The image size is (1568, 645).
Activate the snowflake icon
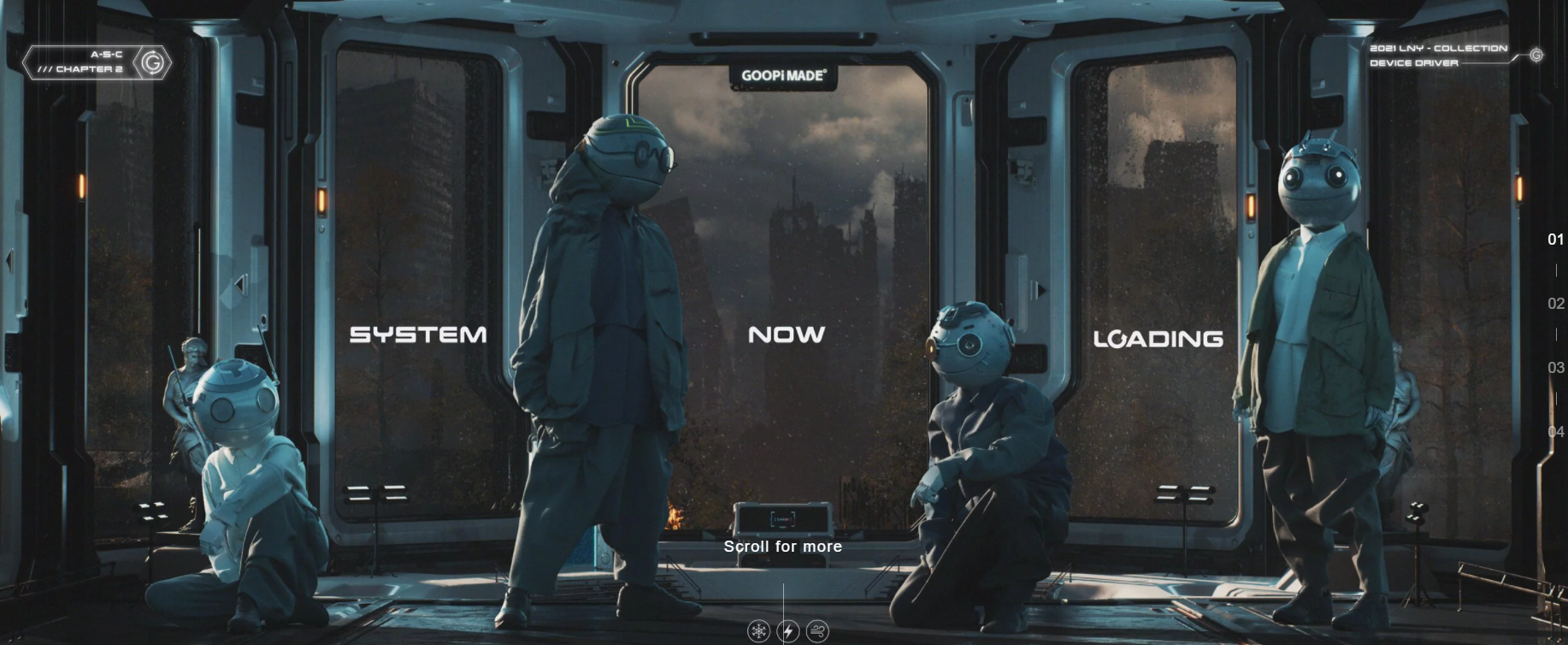[x=758, y=631]
